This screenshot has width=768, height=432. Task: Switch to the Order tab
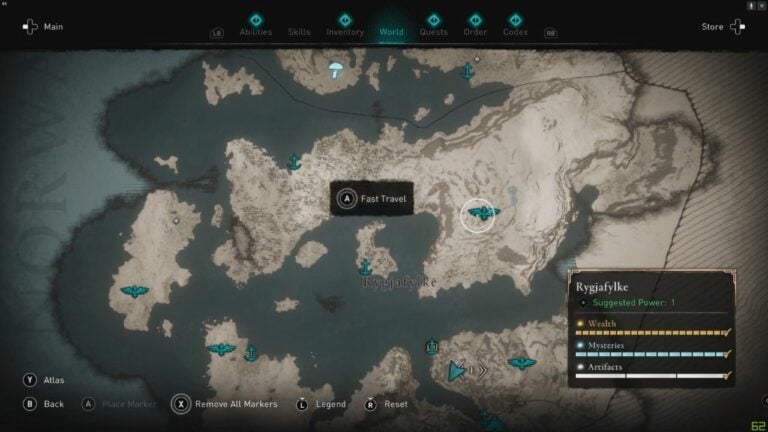[475, 31]
